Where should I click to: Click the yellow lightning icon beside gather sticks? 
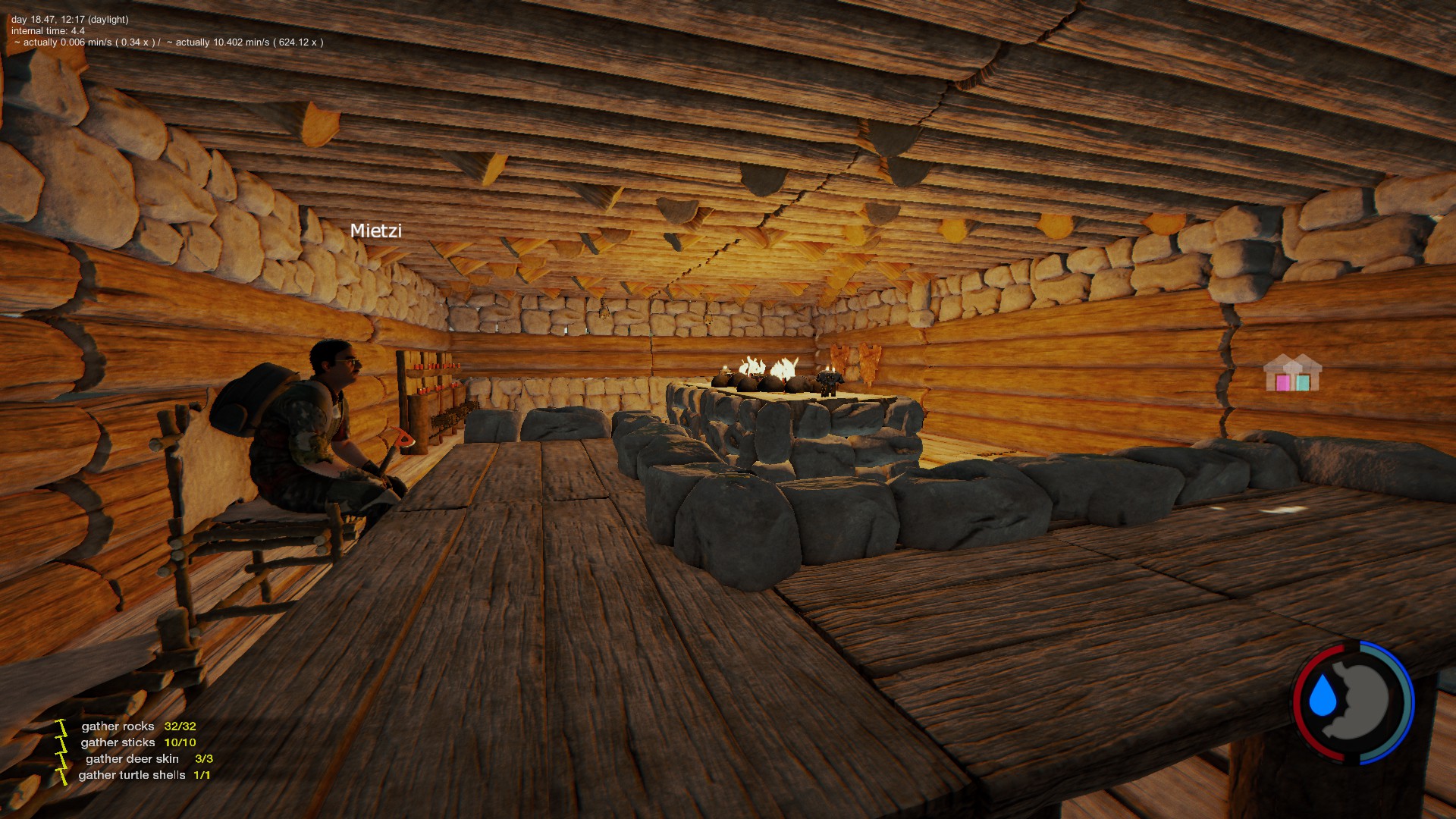[x=61, y=742]
